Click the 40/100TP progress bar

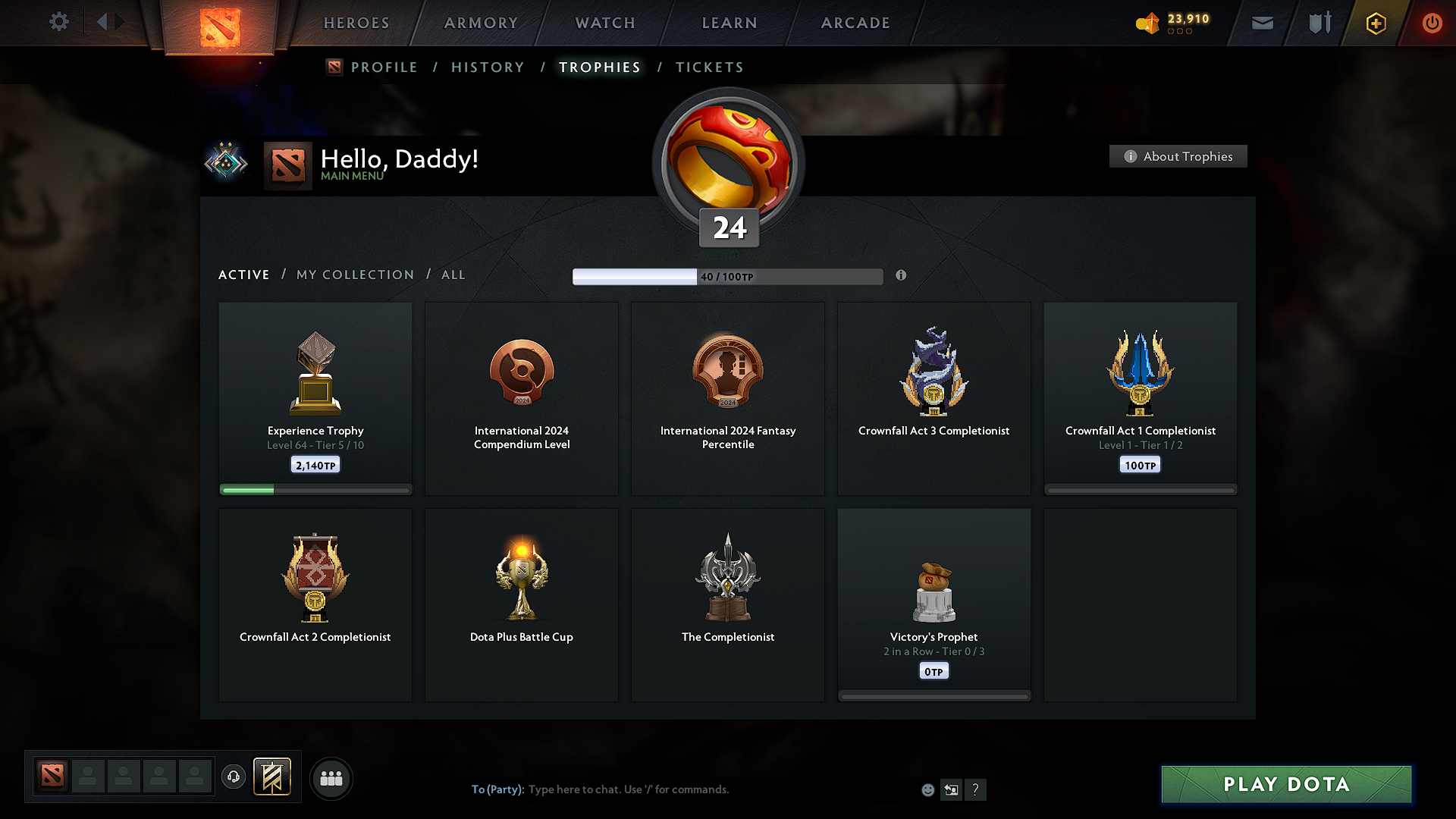click(x=728, y=276)
